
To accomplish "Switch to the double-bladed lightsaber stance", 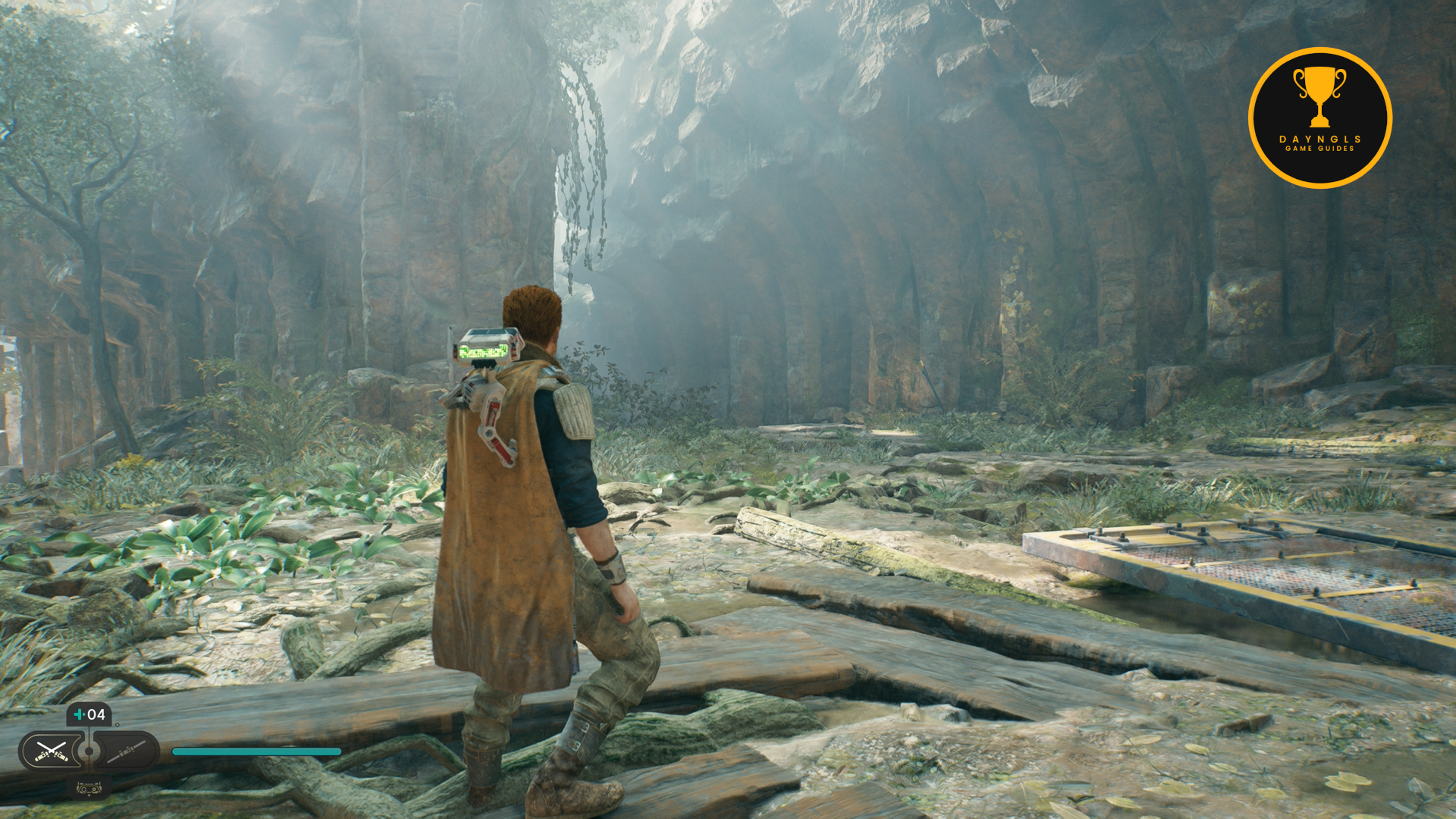I will 126,751.
